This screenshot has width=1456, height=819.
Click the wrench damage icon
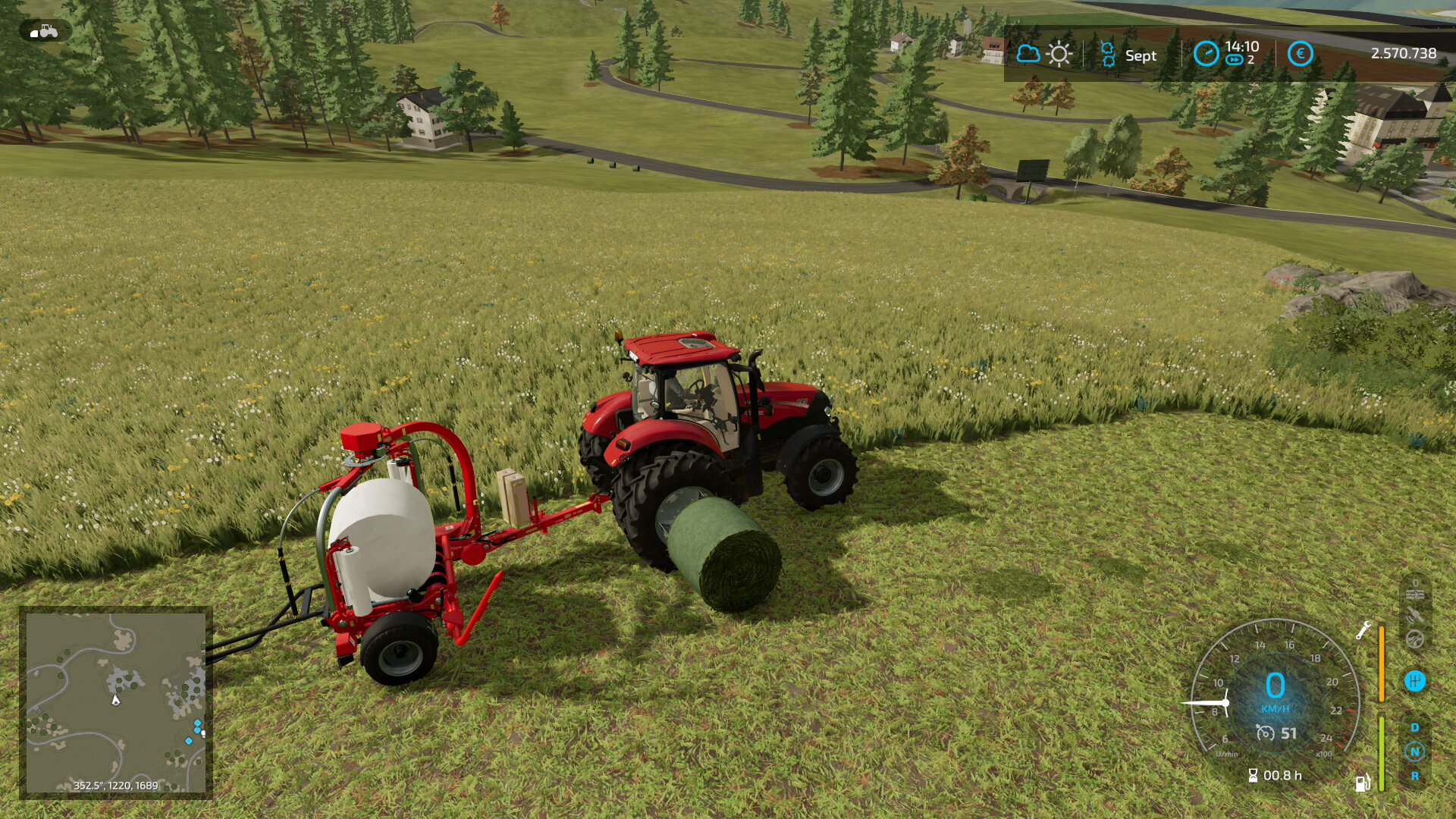coord(1363,629)
